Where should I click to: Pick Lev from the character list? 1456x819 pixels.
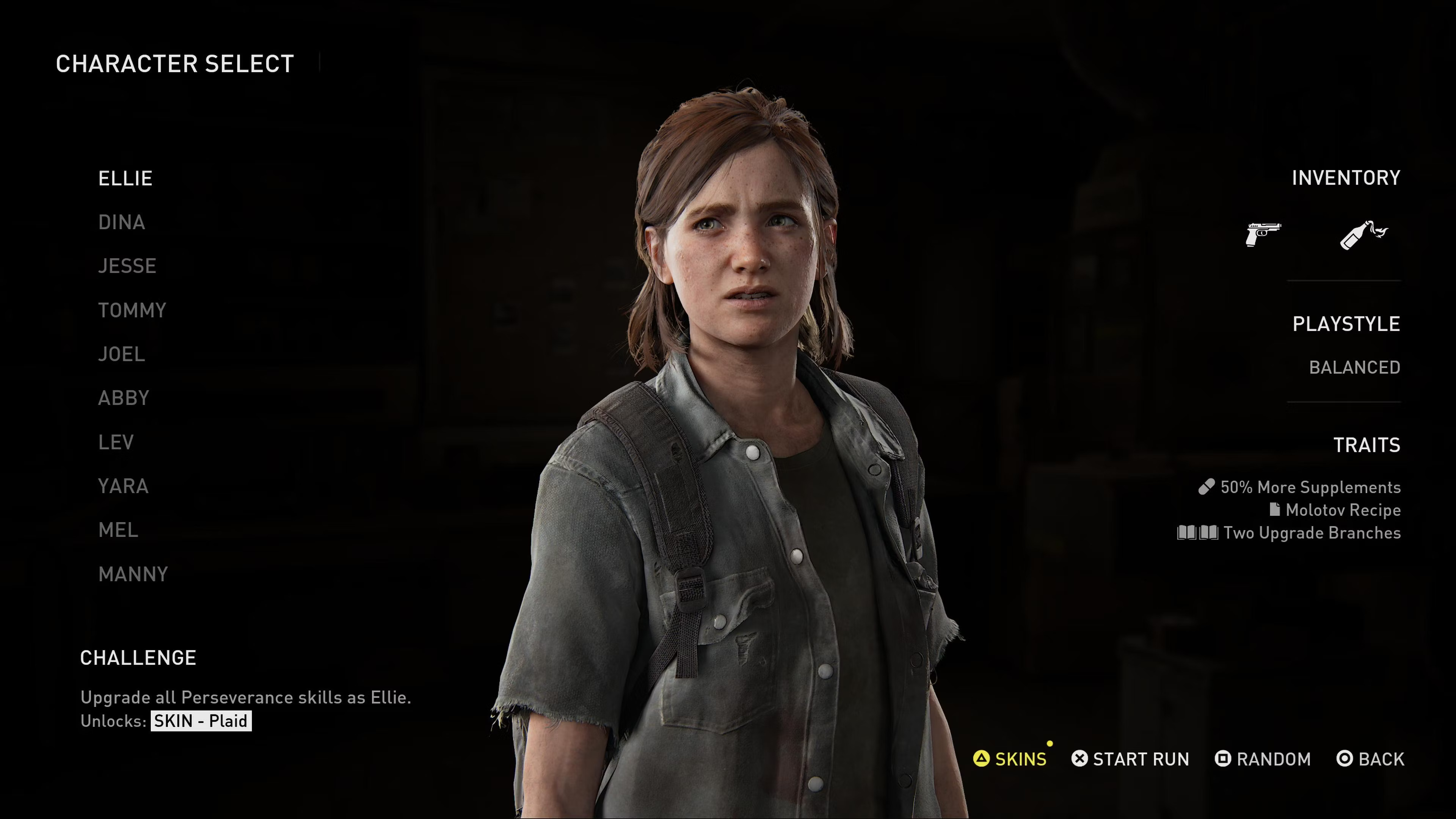tap(116, 442)
